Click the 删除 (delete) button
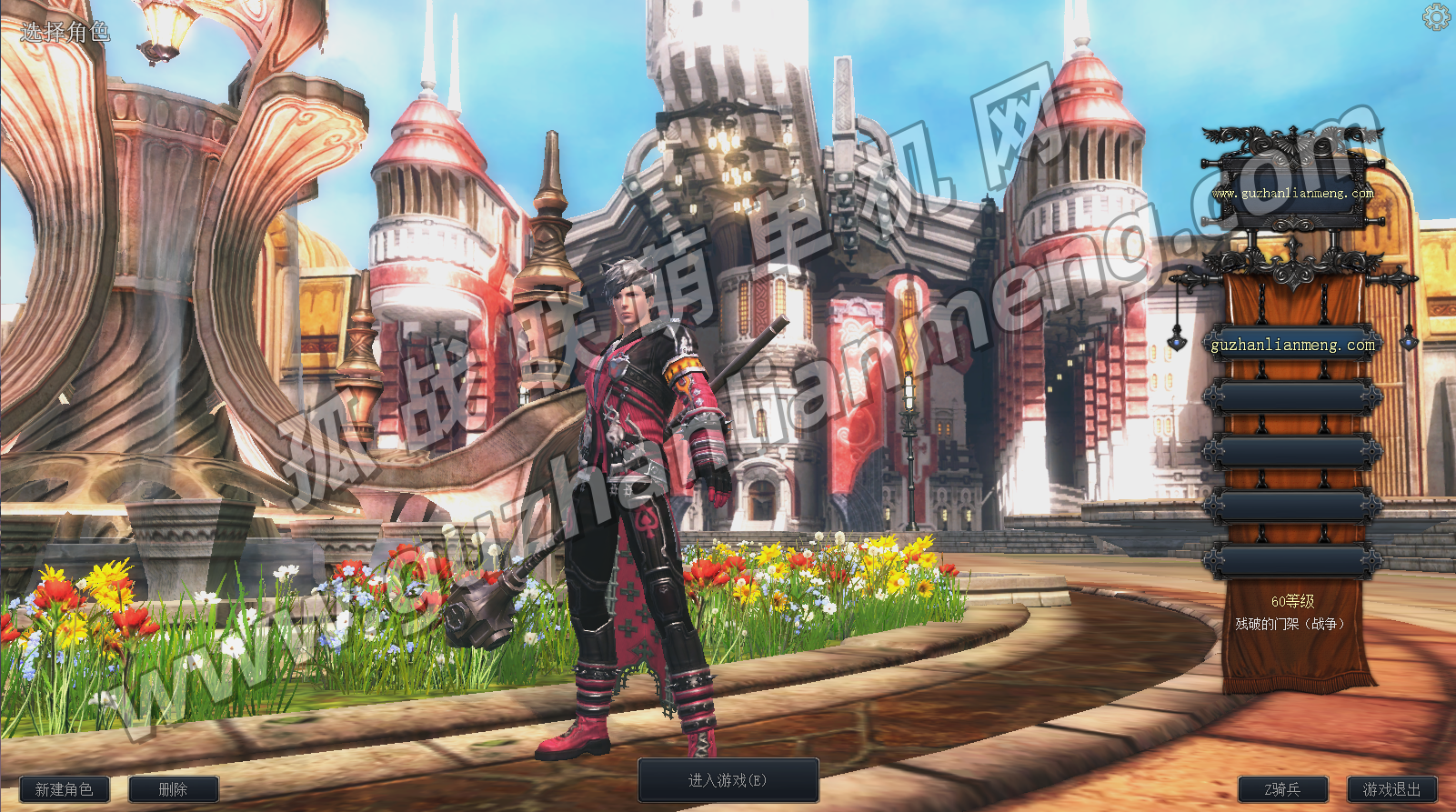Screen dimensions: 1456x812 click(x=173, y=789)
